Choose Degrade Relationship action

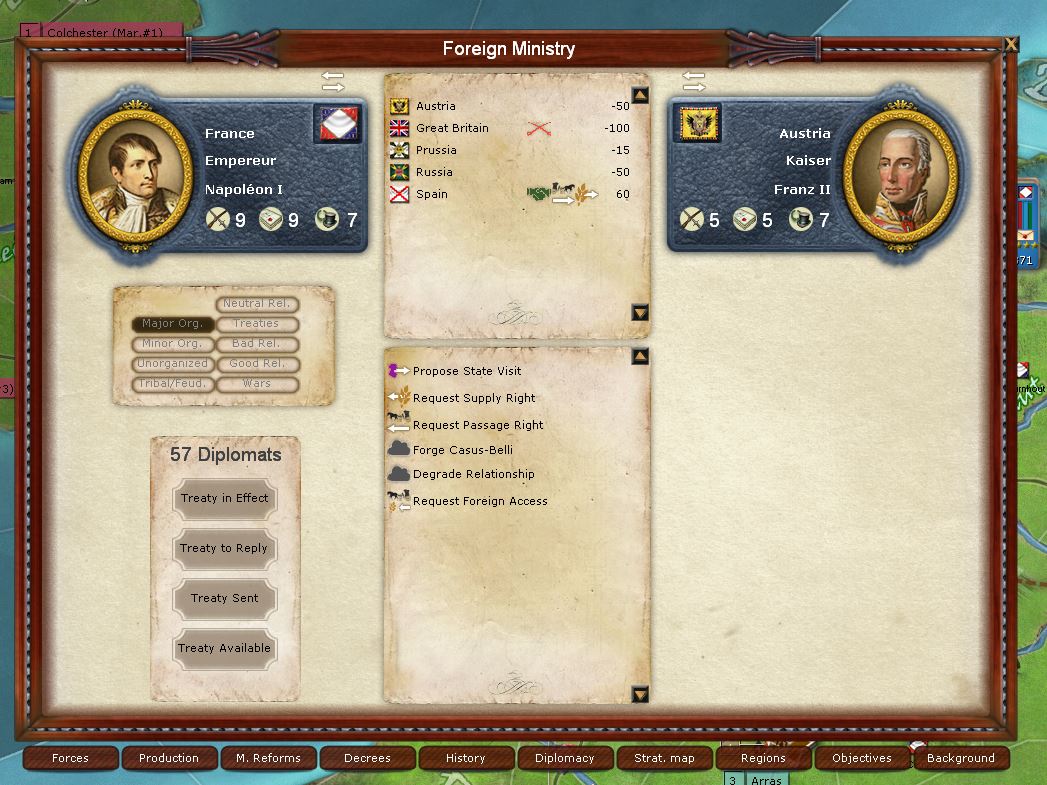(x=473, y=474)
